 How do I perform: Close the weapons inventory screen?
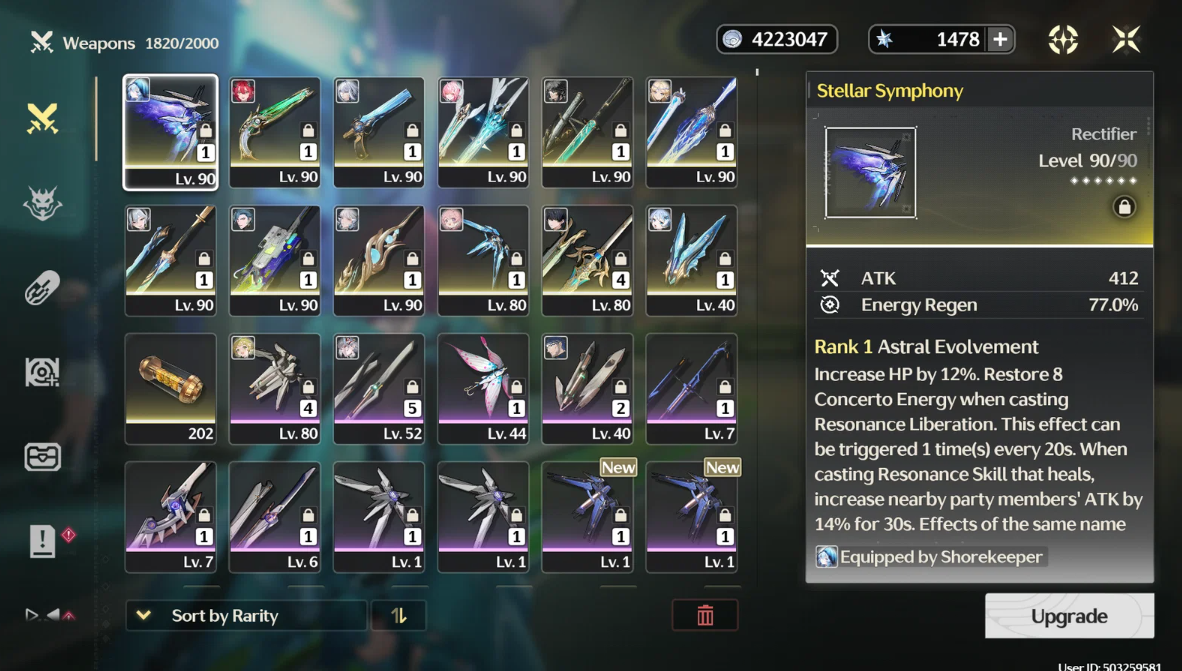[x=1126, y=39]
